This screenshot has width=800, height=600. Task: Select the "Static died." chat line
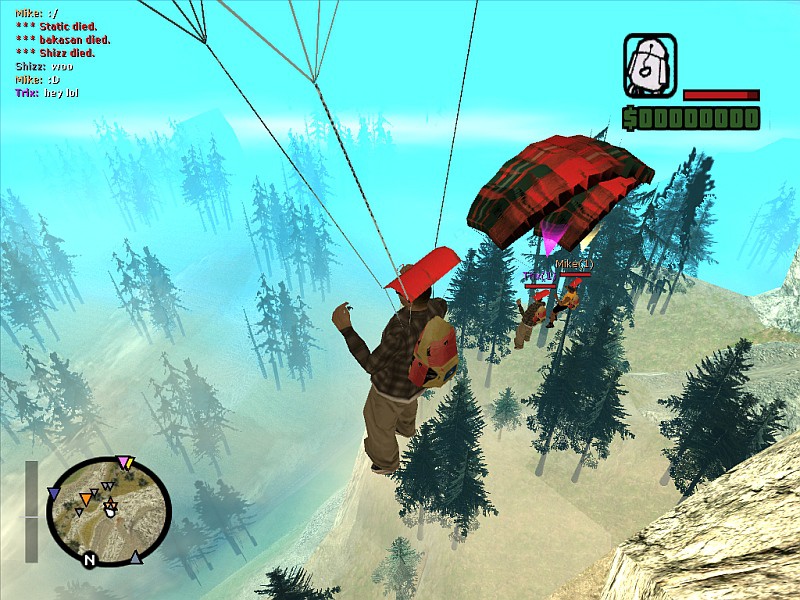(61, 27)
